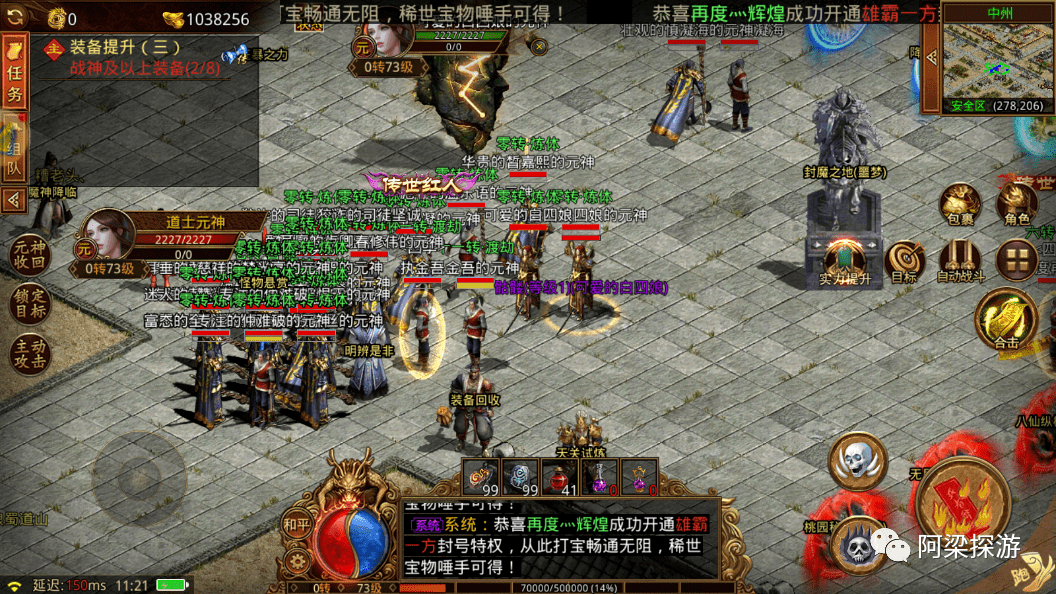
Task: Open the 角色 character sheet
Action: [x=1017, y=203]
